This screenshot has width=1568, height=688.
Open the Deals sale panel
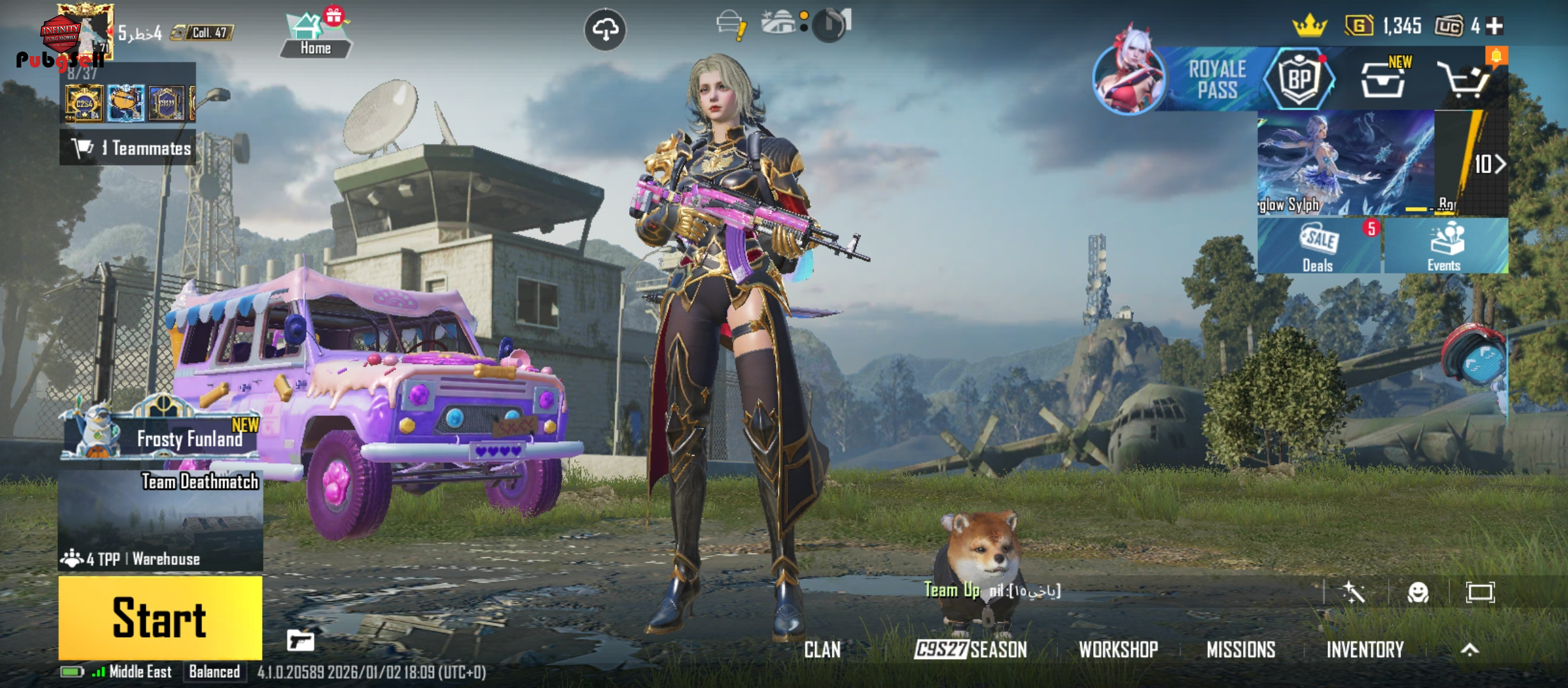1318,247
